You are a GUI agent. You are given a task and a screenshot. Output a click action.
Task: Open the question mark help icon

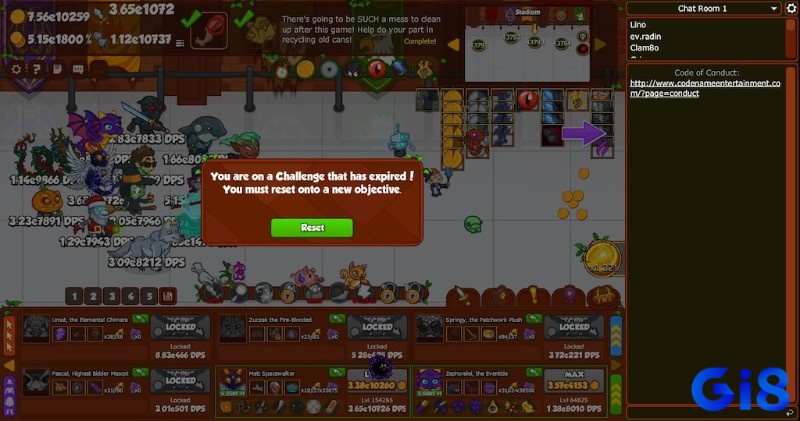pos(36,69)
